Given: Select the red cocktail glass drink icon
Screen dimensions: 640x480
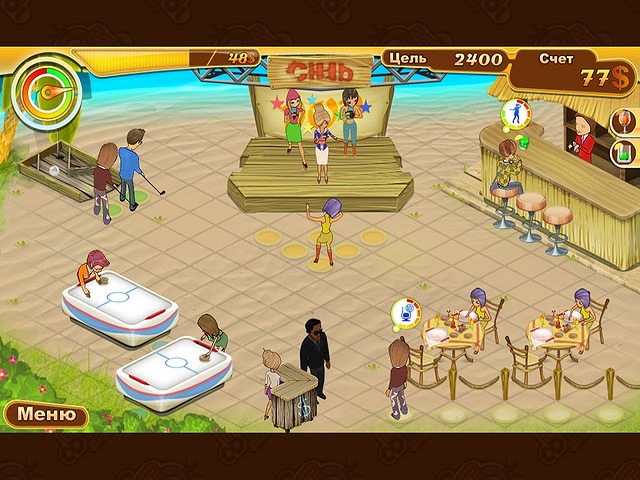Looking at the screenshot, I should pyautogui.click(x=623, y=123).
